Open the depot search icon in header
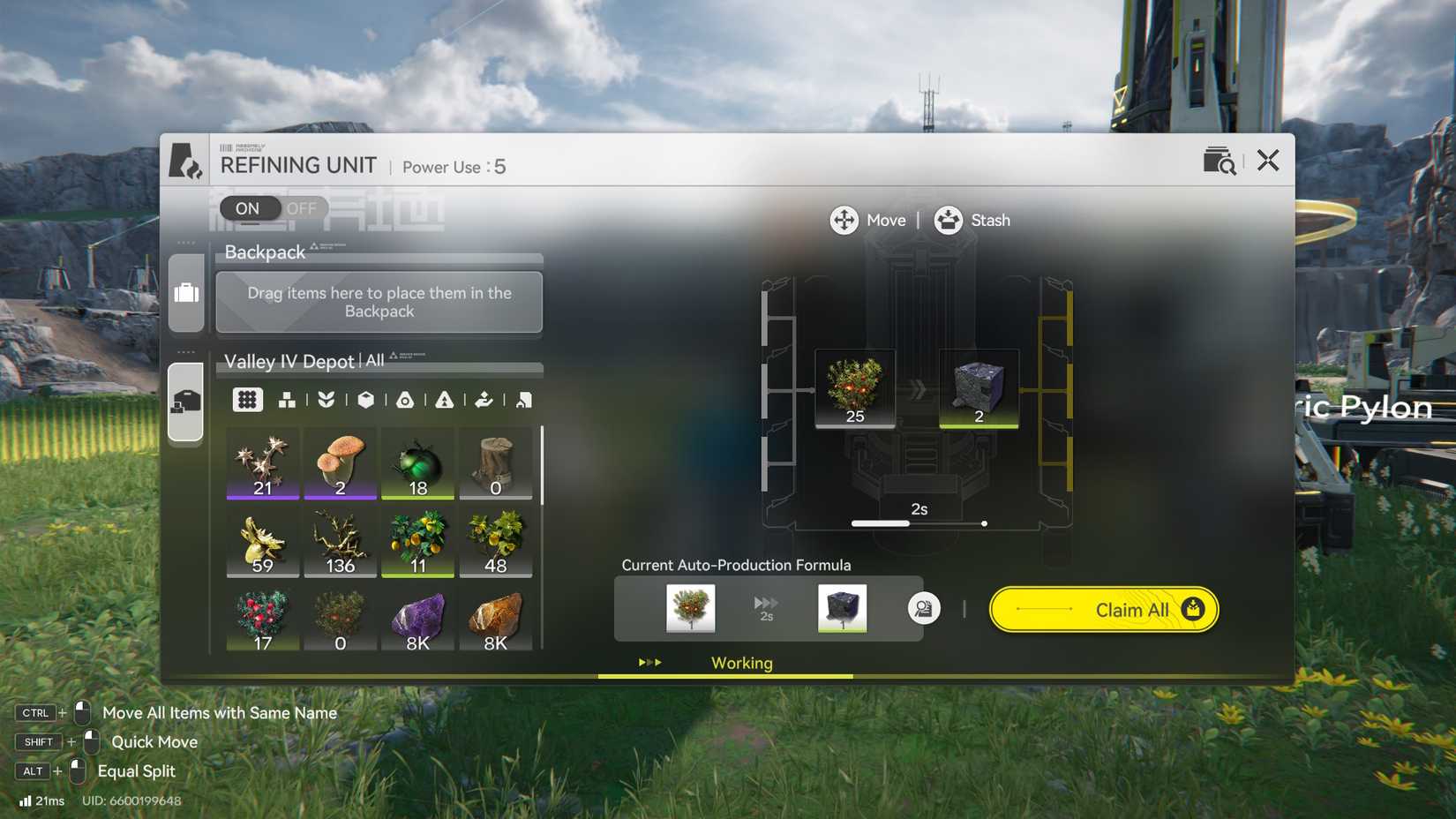Viewport: 1456px width, 819px height. click(1219, 162)
